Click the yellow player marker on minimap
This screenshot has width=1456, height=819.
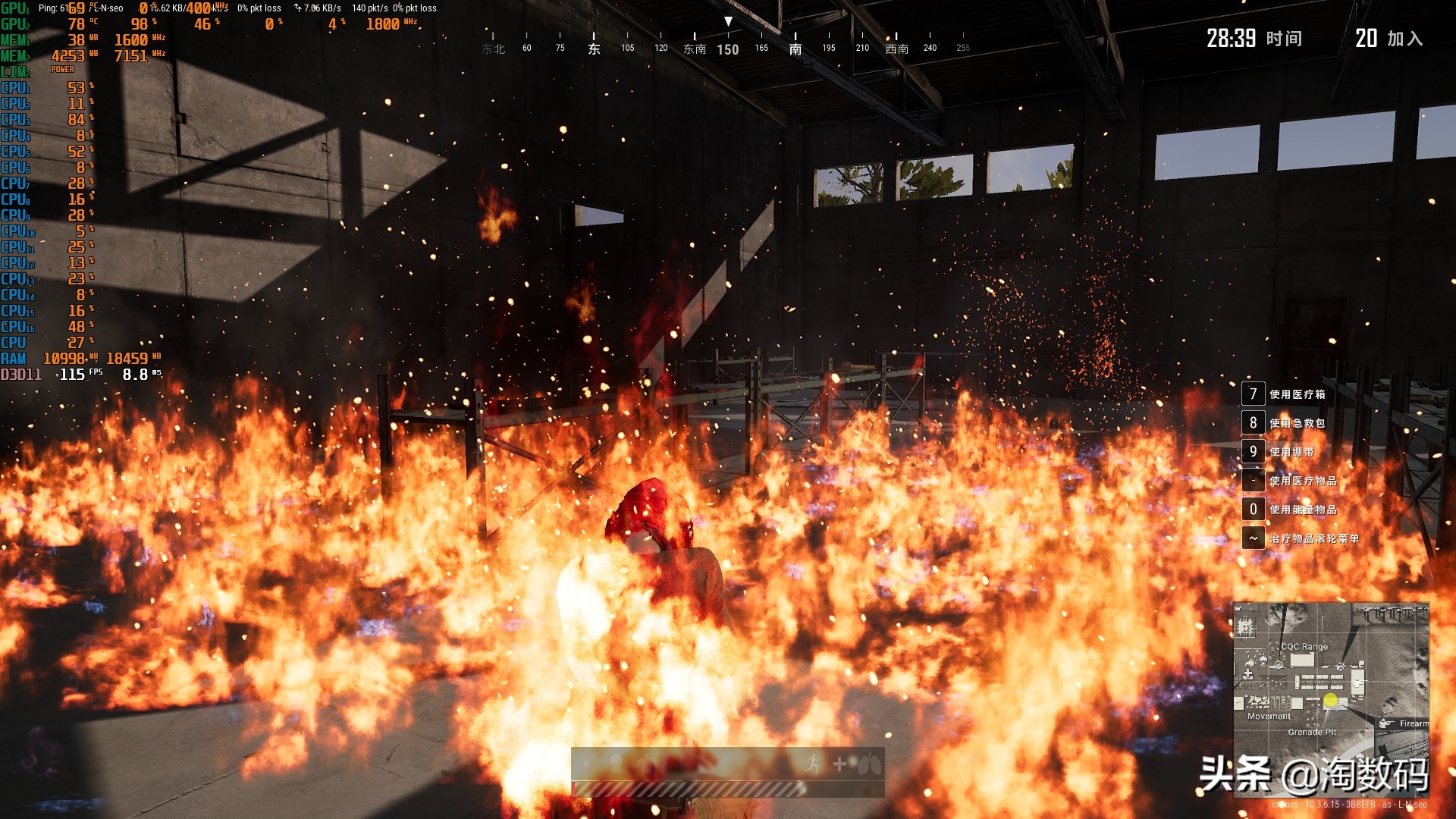1330,701
